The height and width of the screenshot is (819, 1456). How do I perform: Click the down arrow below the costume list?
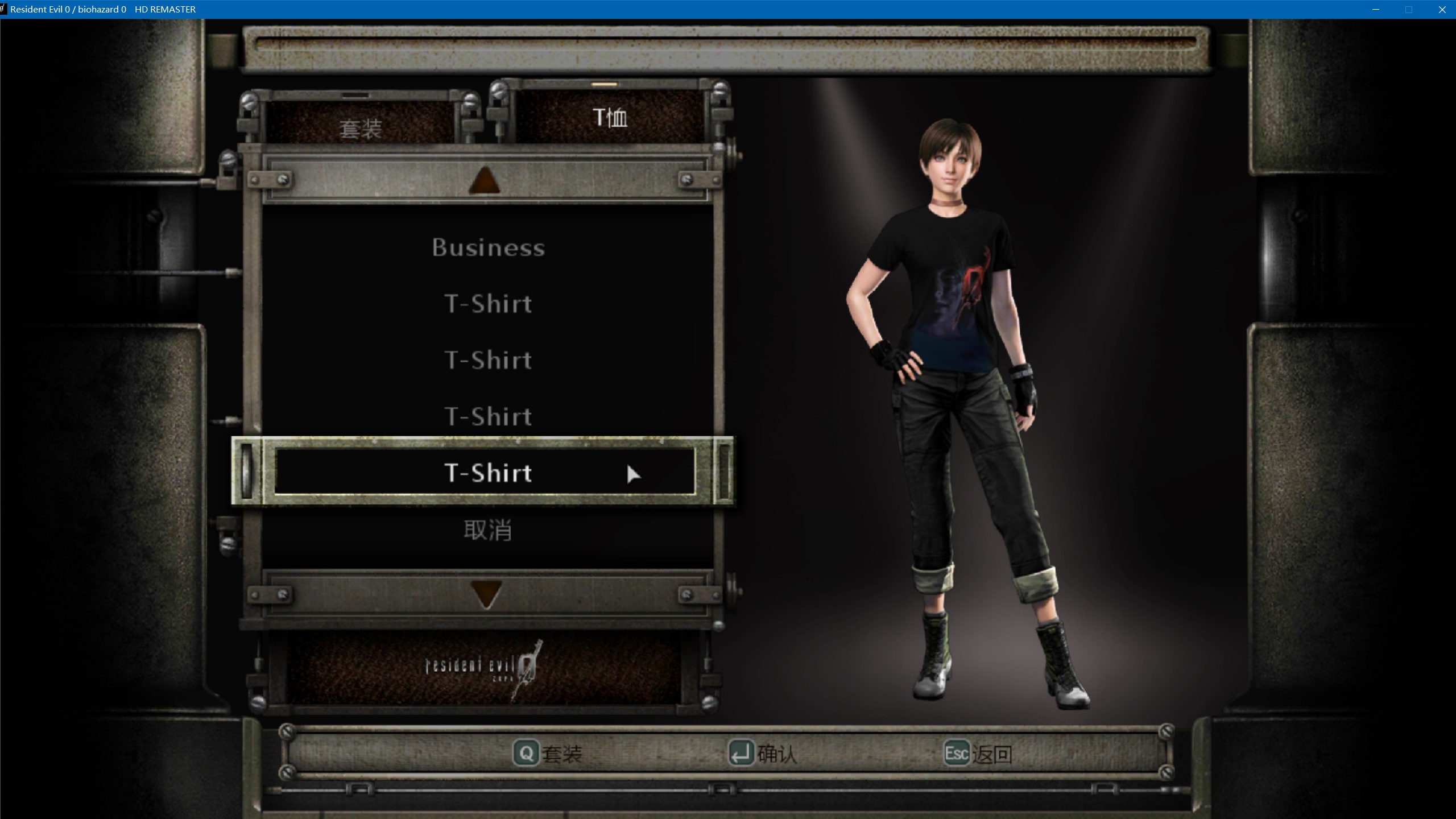click(x=487, y=594)
